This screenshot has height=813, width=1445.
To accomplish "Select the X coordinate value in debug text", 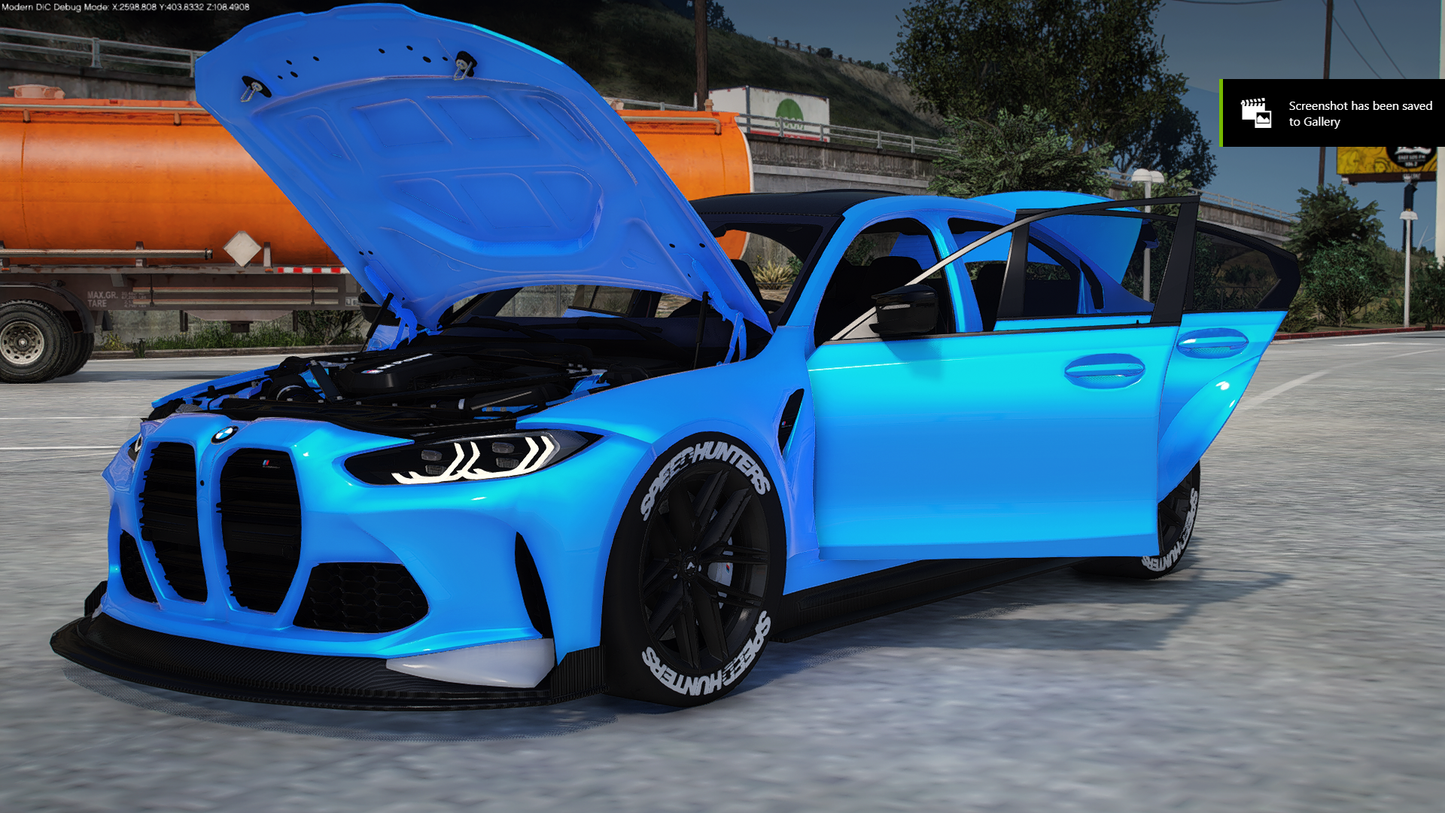I will 133,7.
